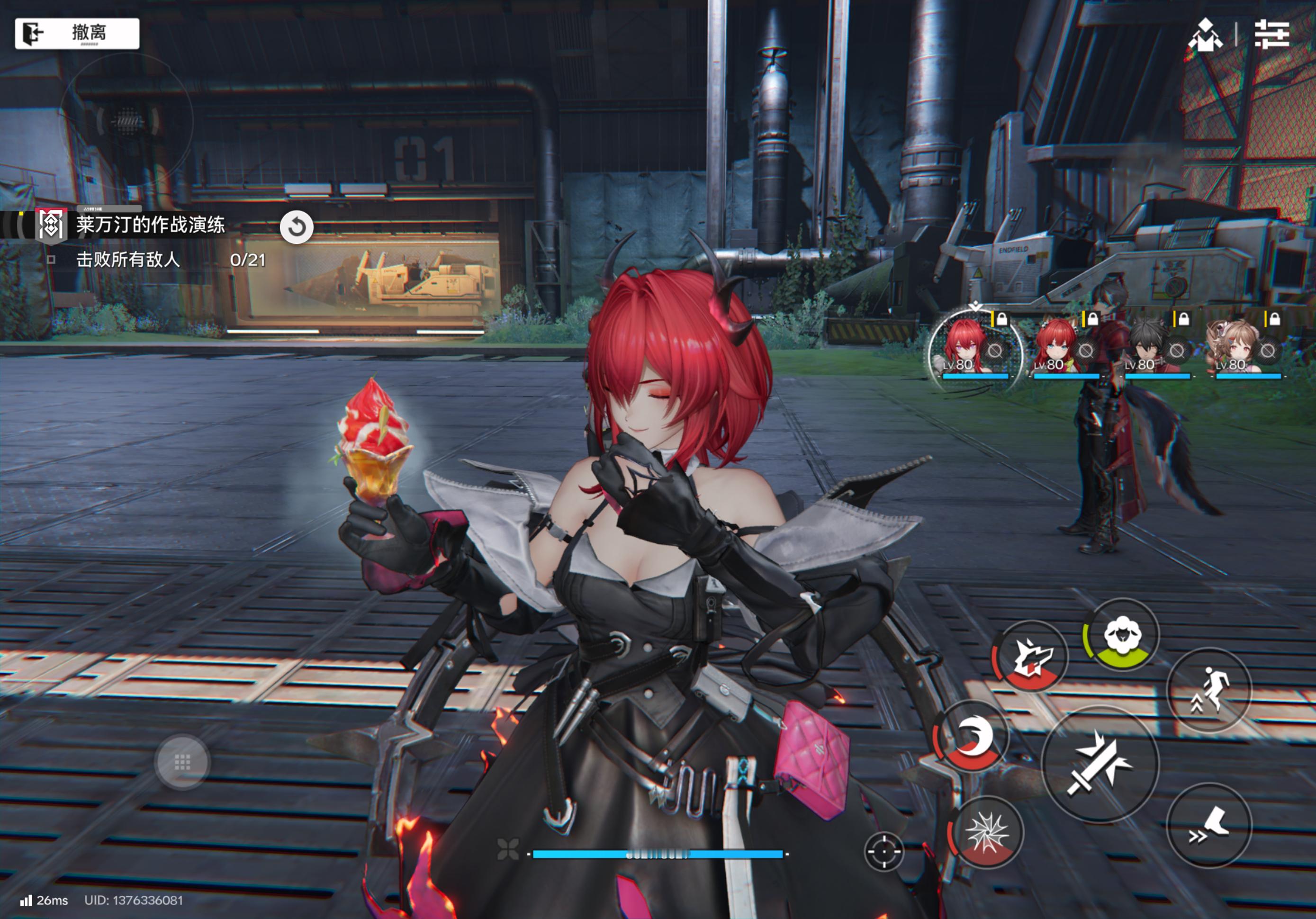1316x919 pixels.
Task: Tap the virtual joystick knob
Action: click(182, 763)
